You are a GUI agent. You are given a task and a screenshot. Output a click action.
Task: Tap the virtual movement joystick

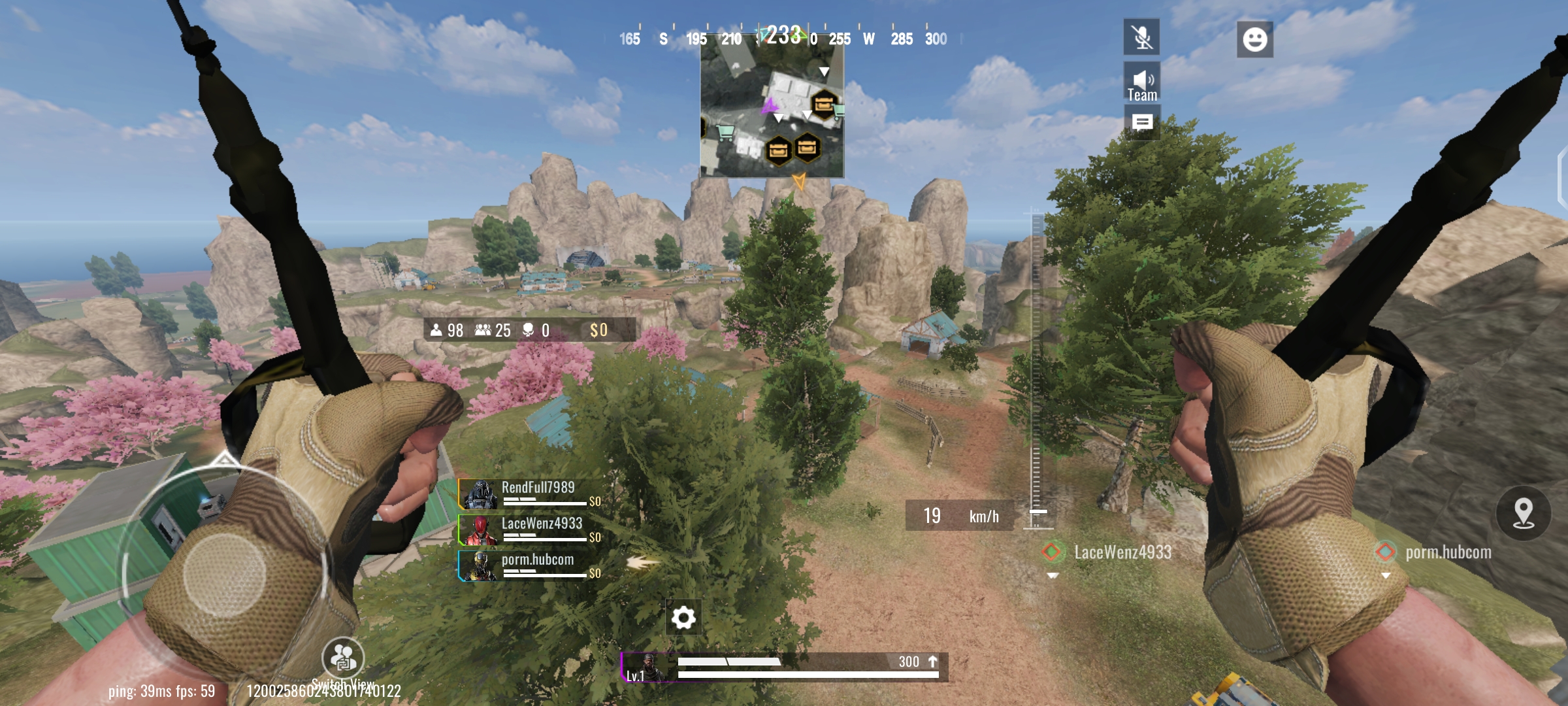224,575
